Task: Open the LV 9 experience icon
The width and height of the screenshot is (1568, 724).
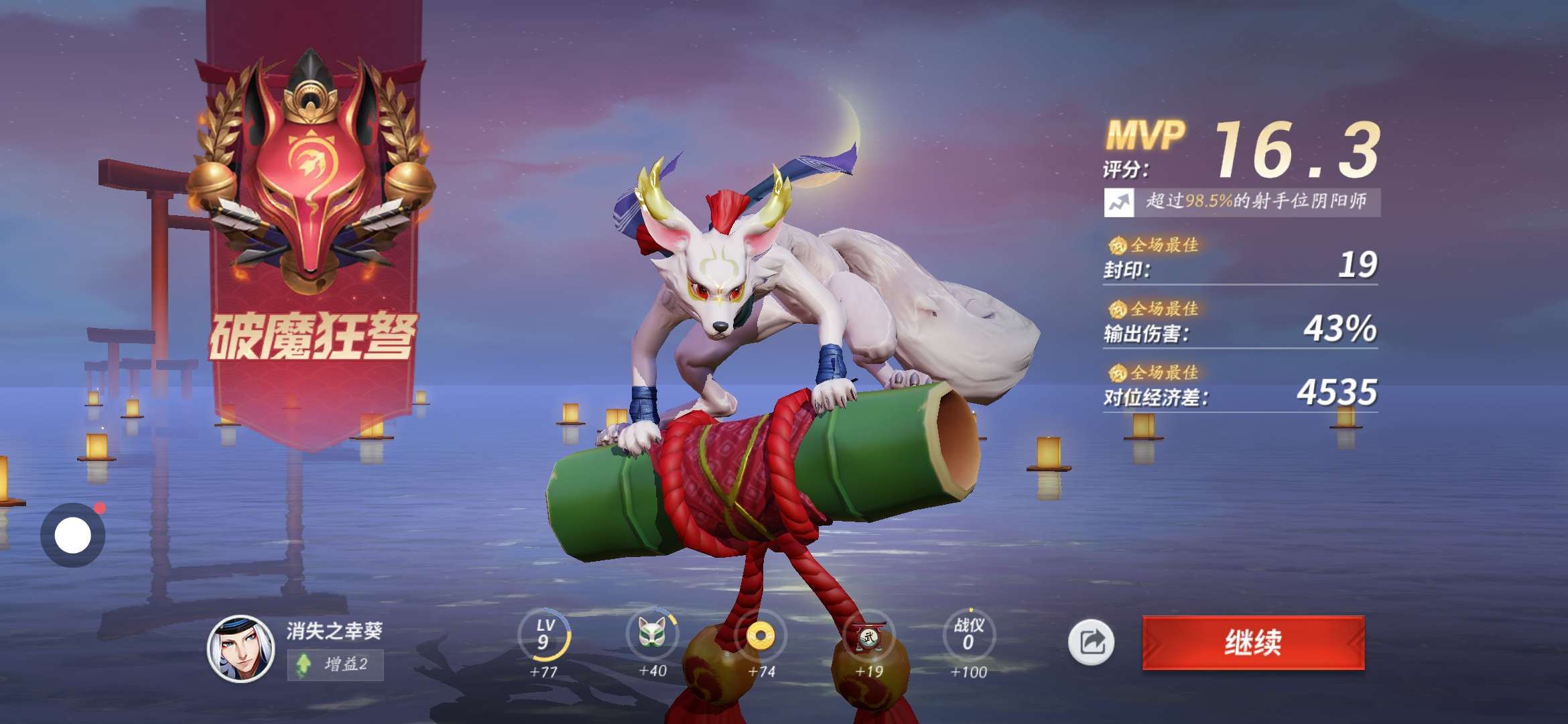Action: [x=544, y=635]
